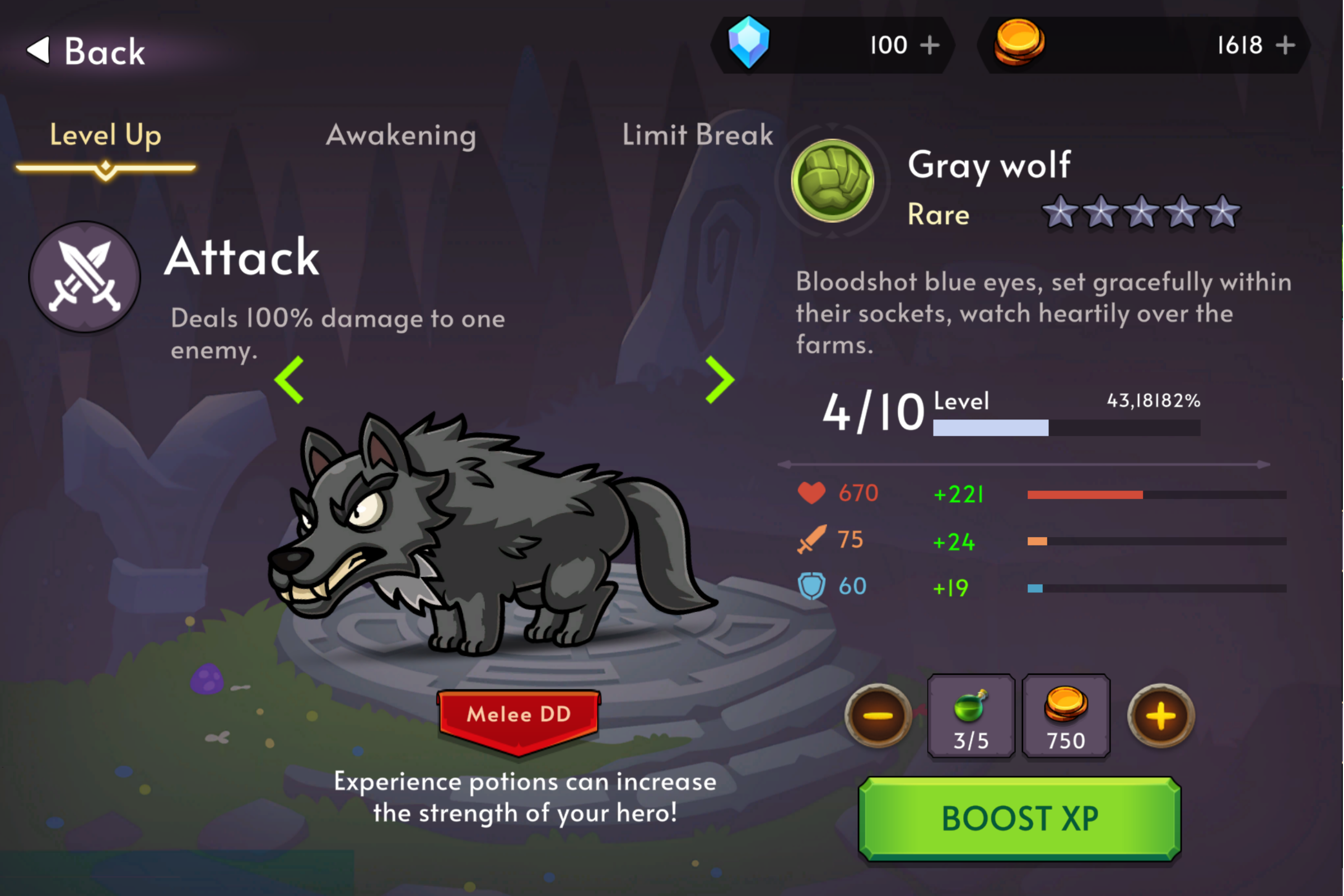Select the crossed swords Attack skill icon
This screenshot has height=896, width=1344.
click(x=85, y=277)
